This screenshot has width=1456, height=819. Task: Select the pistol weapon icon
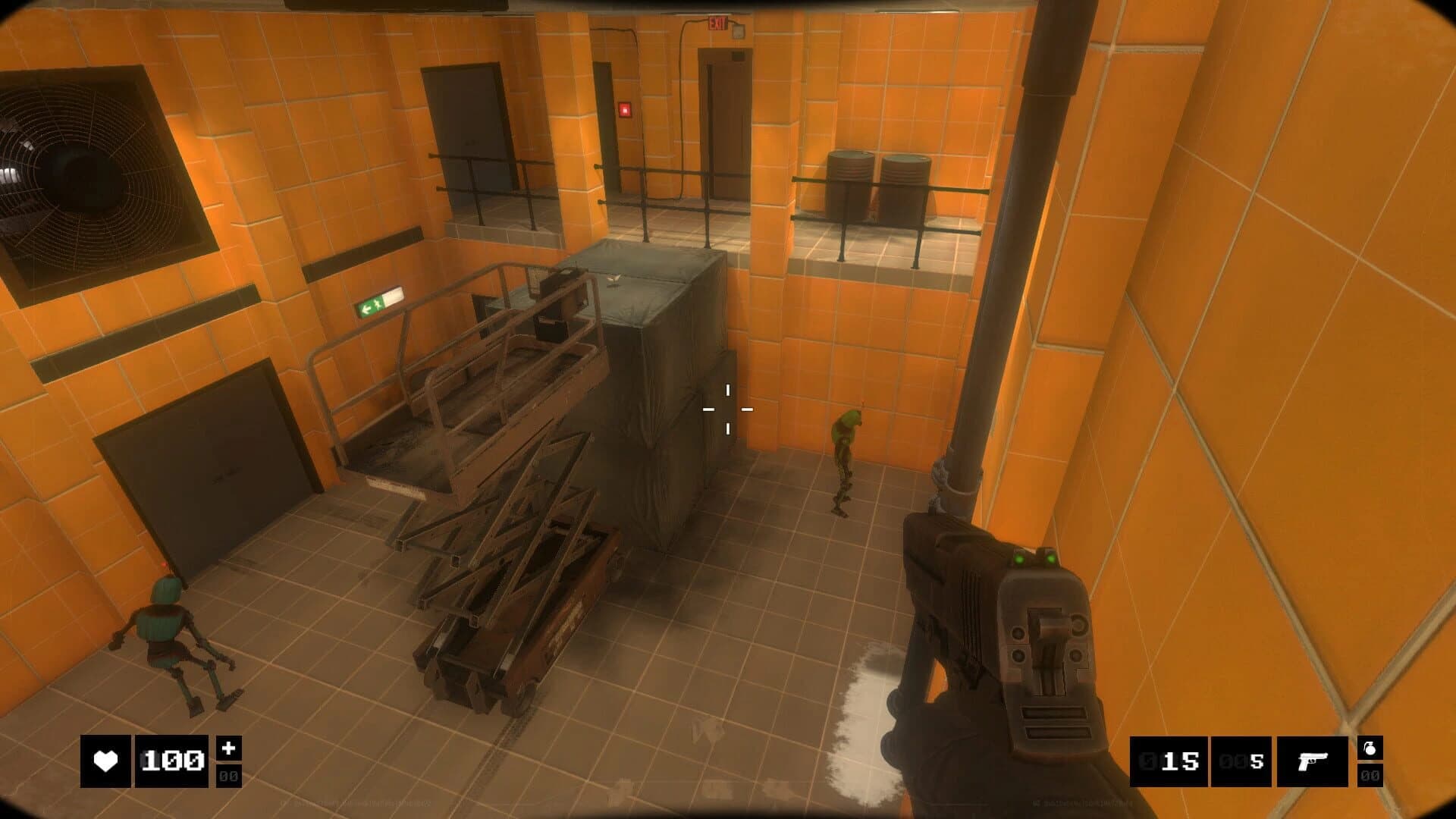pos(1314,761)
